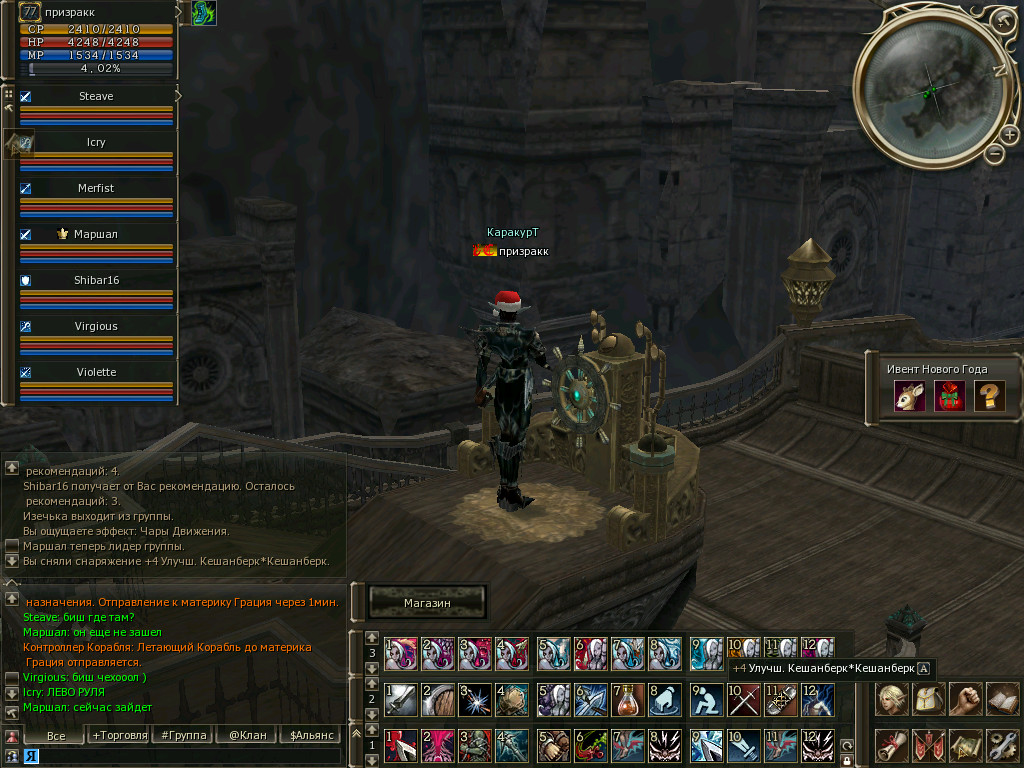Image resolution: width=1024 pixels, height=768 pixels.
Task: Select the $Альянс chat tab
Action: (309, 735)
